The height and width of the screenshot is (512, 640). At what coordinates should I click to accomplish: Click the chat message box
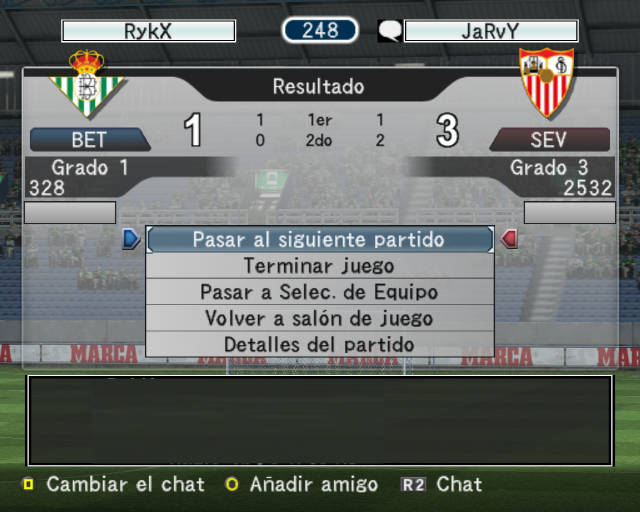pyautogui.click(x=319, y=420)
